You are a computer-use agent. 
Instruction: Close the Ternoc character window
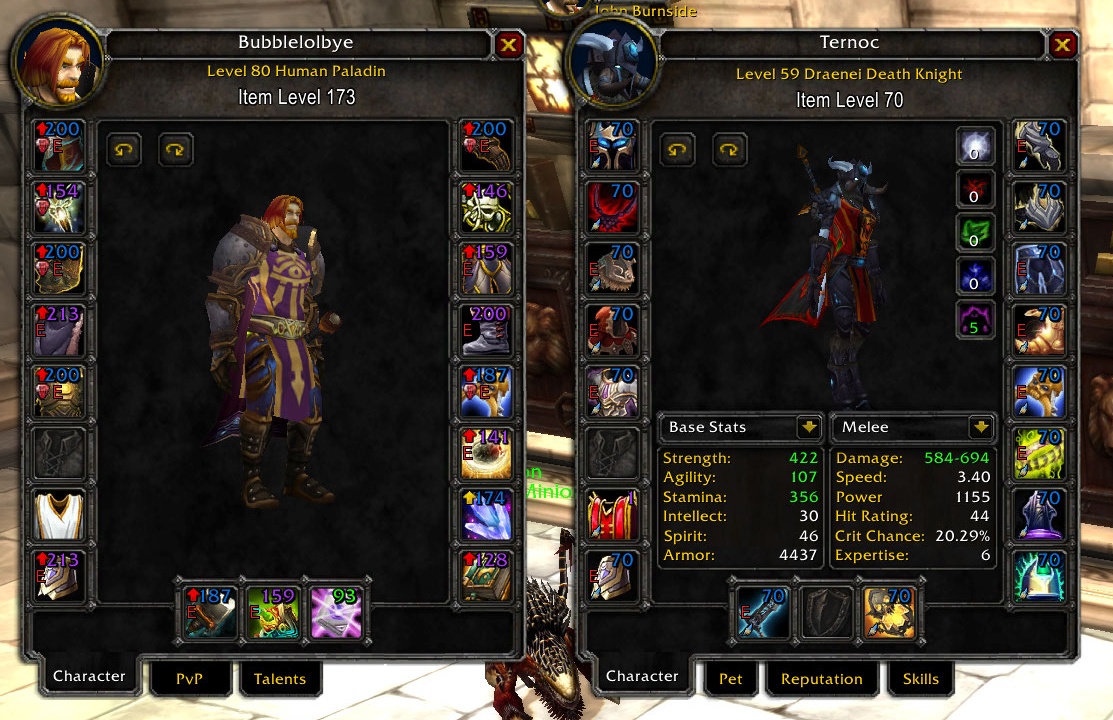coord(1061,44)
